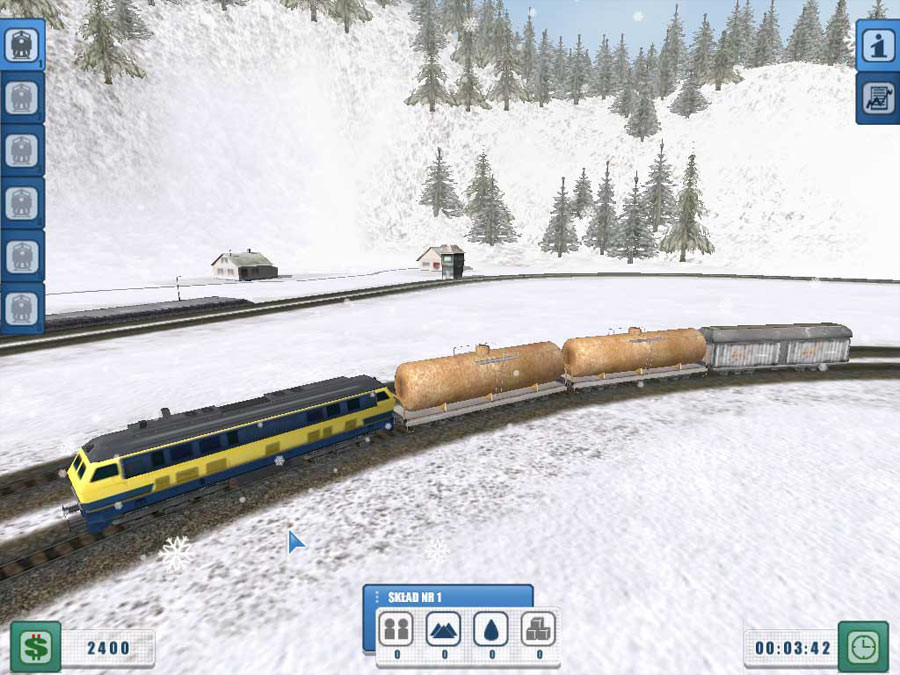Select the passengers cargo icon
This screenshot has width=900, height=675.
click(396, 629)
